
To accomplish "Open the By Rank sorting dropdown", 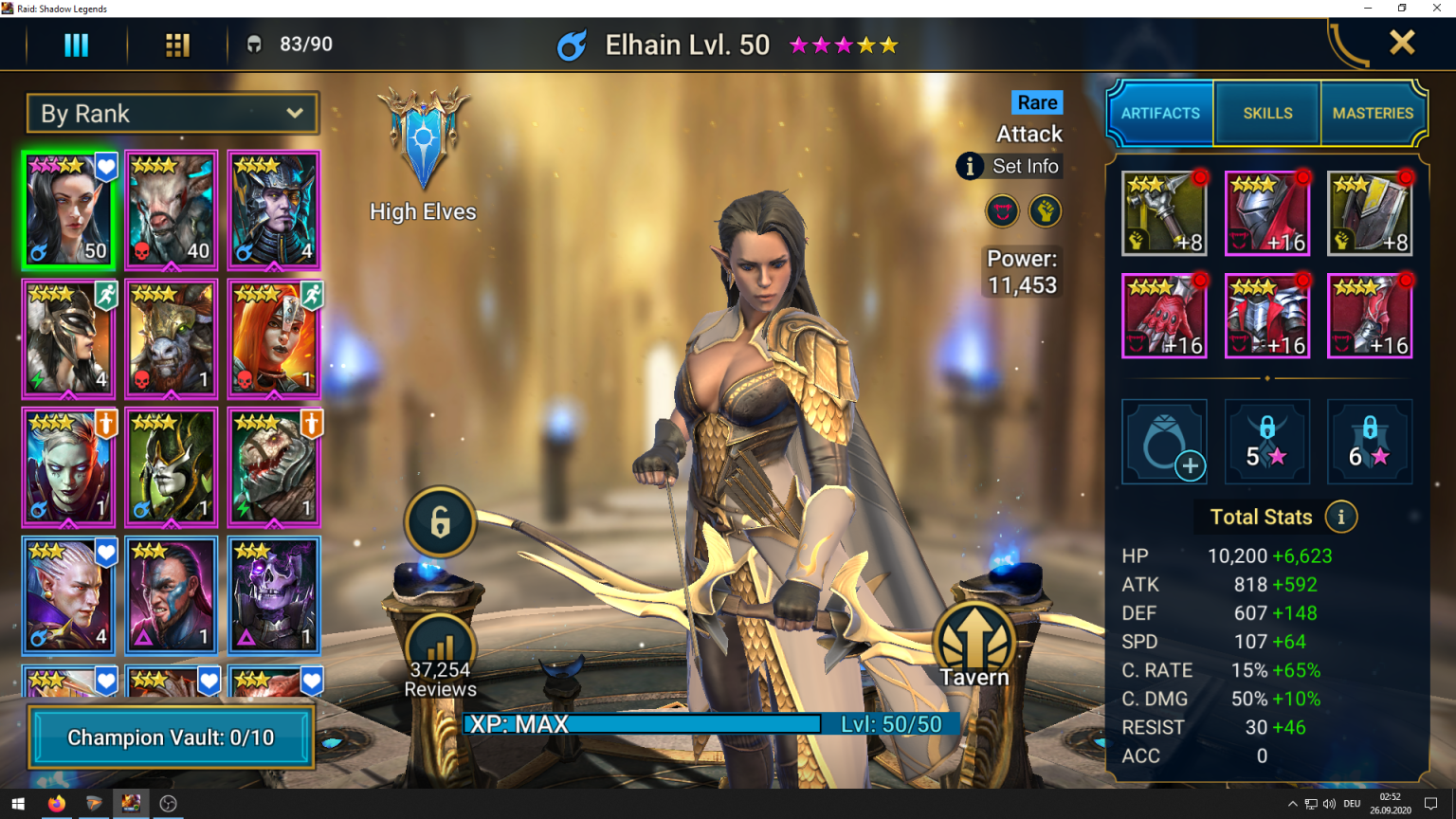I will tap(173, 113).
